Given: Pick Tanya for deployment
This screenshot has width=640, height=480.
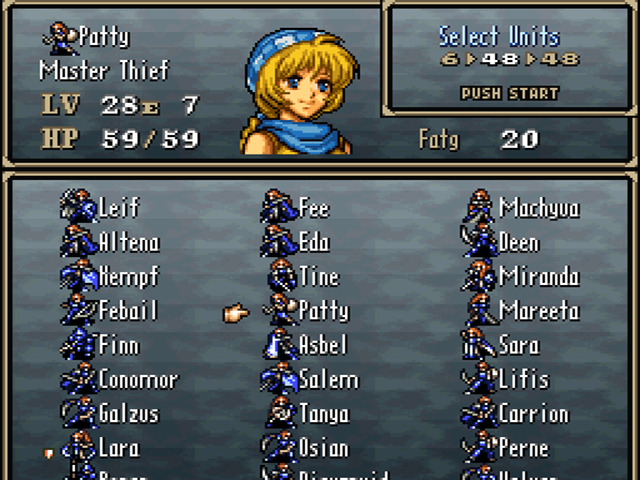Looking at the screenshot, I should (x=323, y=414).
